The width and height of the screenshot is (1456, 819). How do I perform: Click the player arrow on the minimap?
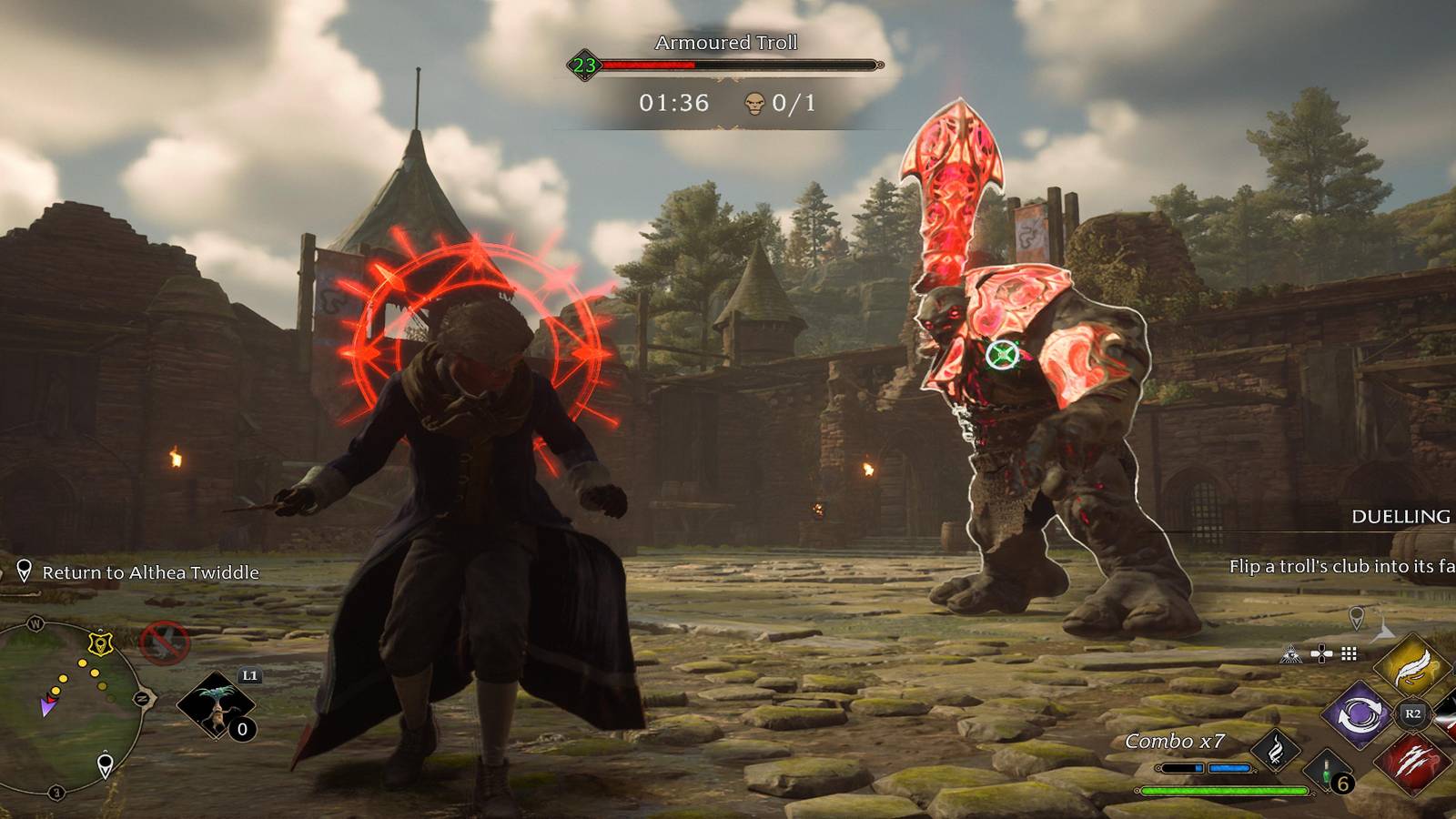point(48,705)
